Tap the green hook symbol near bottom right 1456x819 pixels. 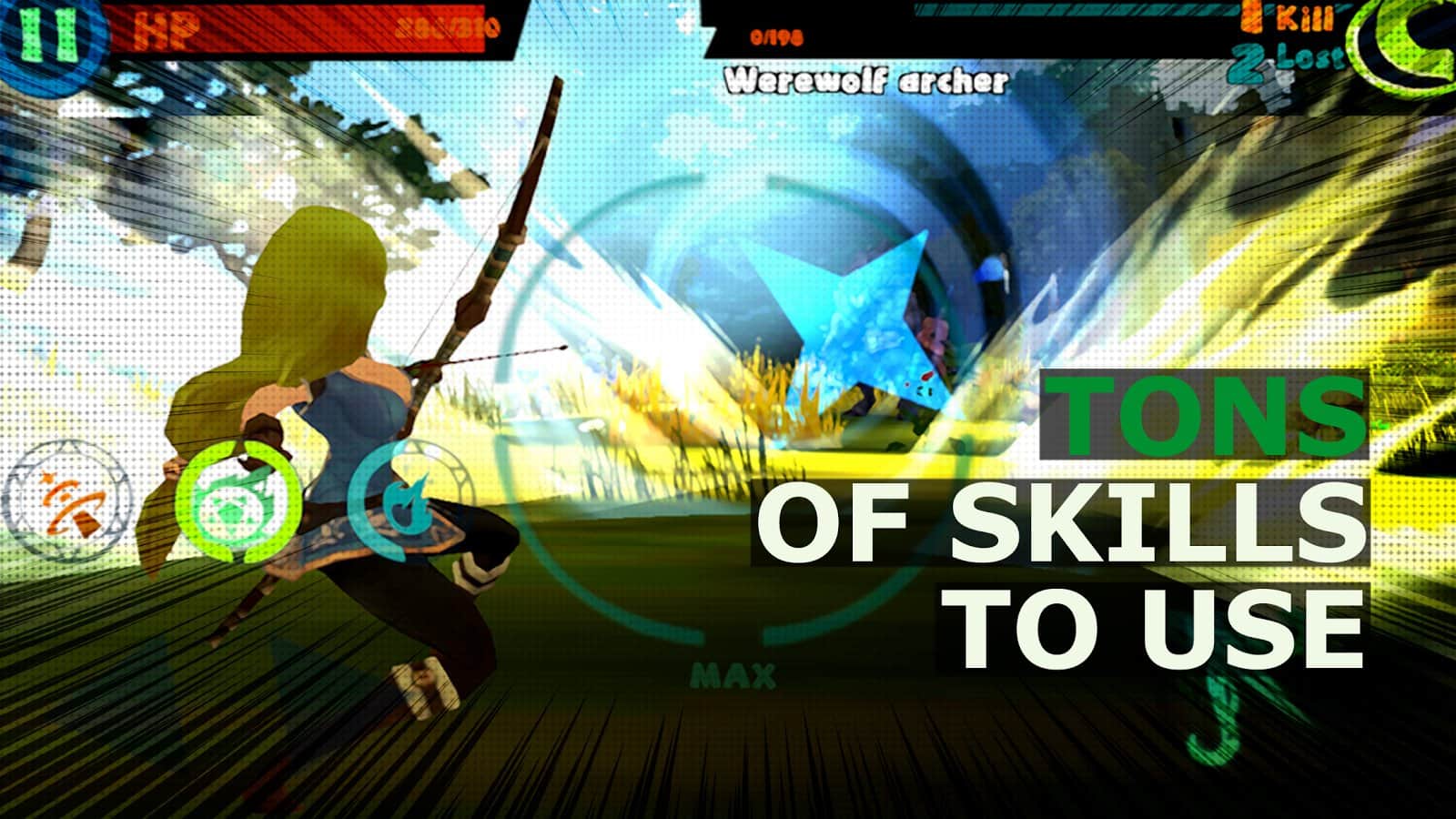point(1215,719)
